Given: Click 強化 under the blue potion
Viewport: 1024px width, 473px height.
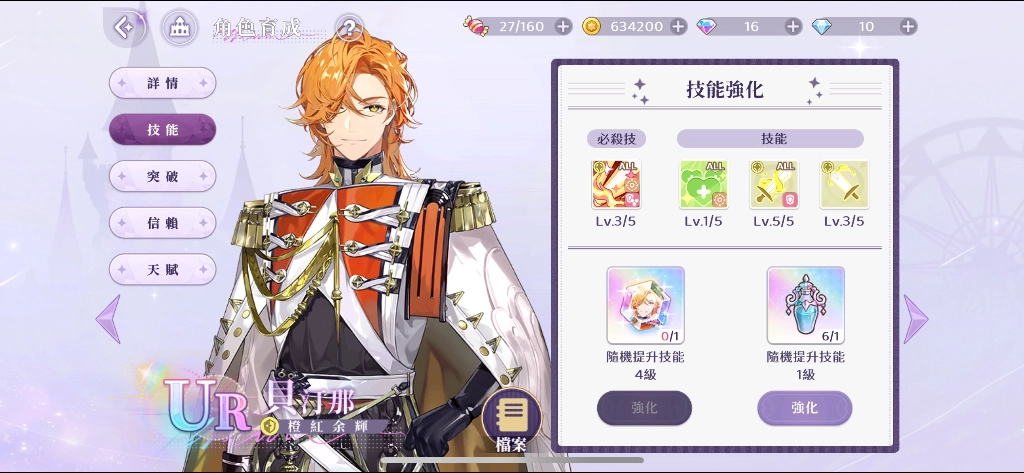Looking at the screenshot, I should click(804, 408).
